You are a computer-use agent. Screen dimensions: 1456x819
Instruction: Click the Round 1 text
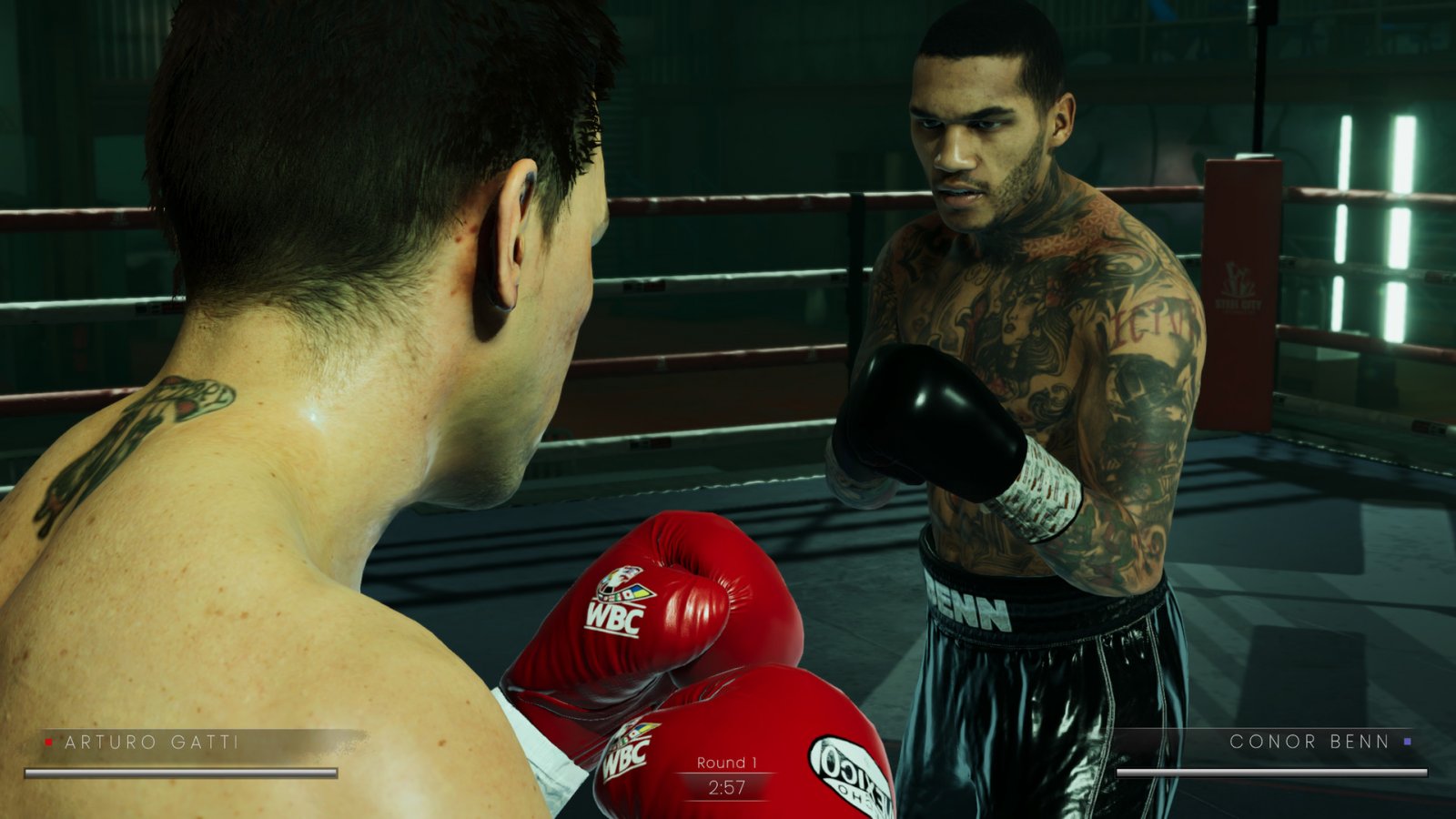(x=723, y=761)
